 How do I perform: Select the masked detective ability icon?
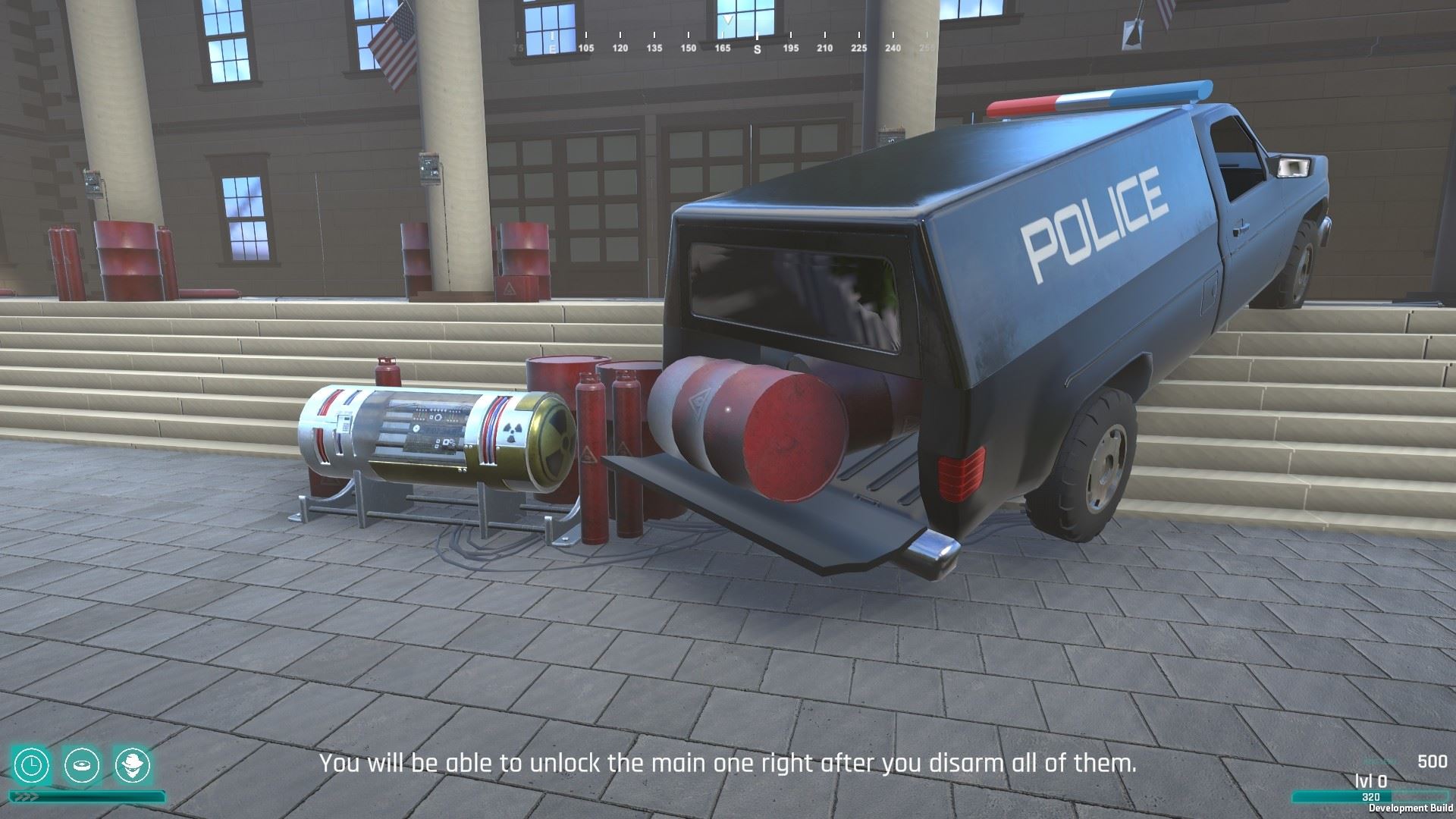click(x=133, y=764)
